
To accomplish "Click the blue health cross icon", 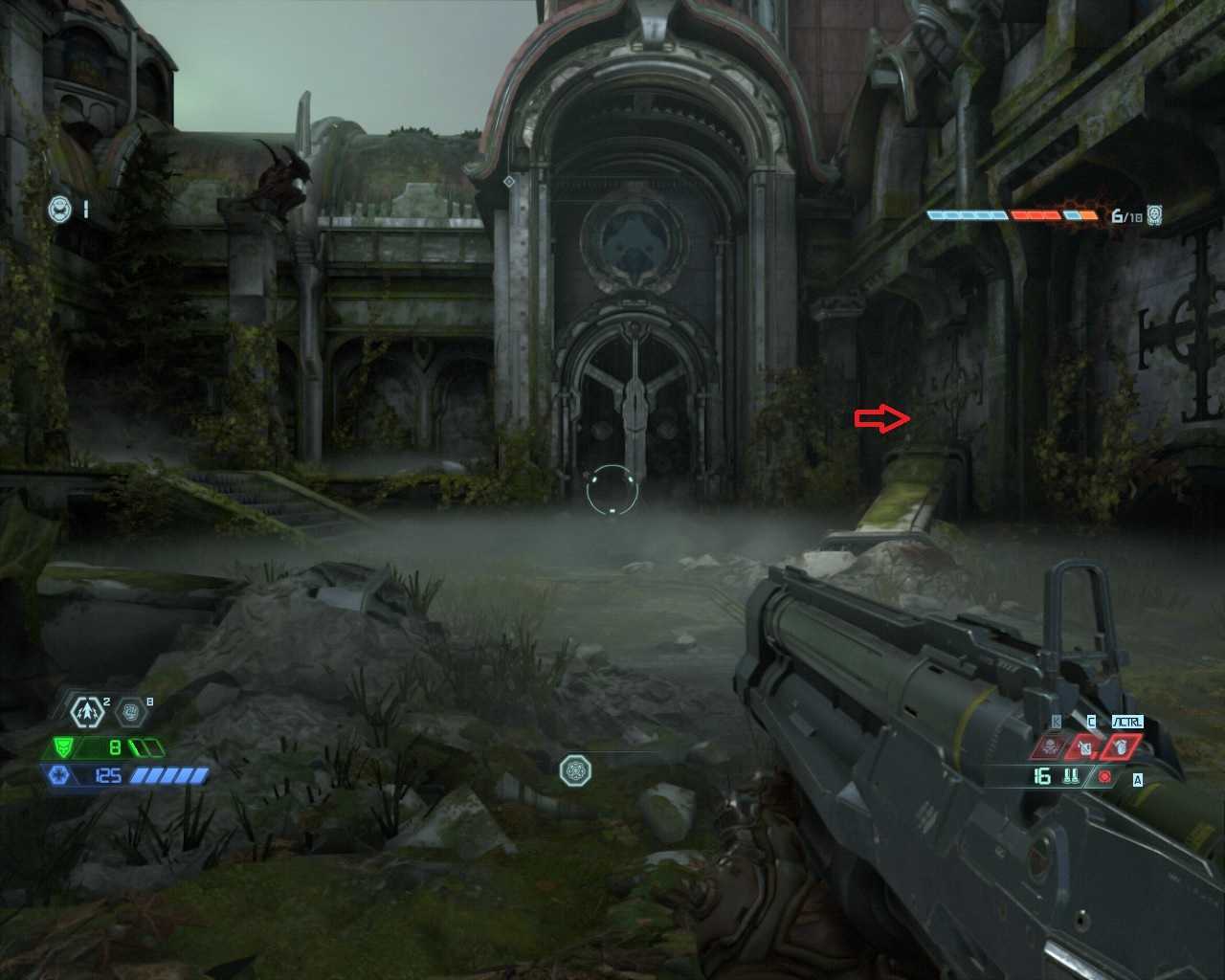I will 56,774.
